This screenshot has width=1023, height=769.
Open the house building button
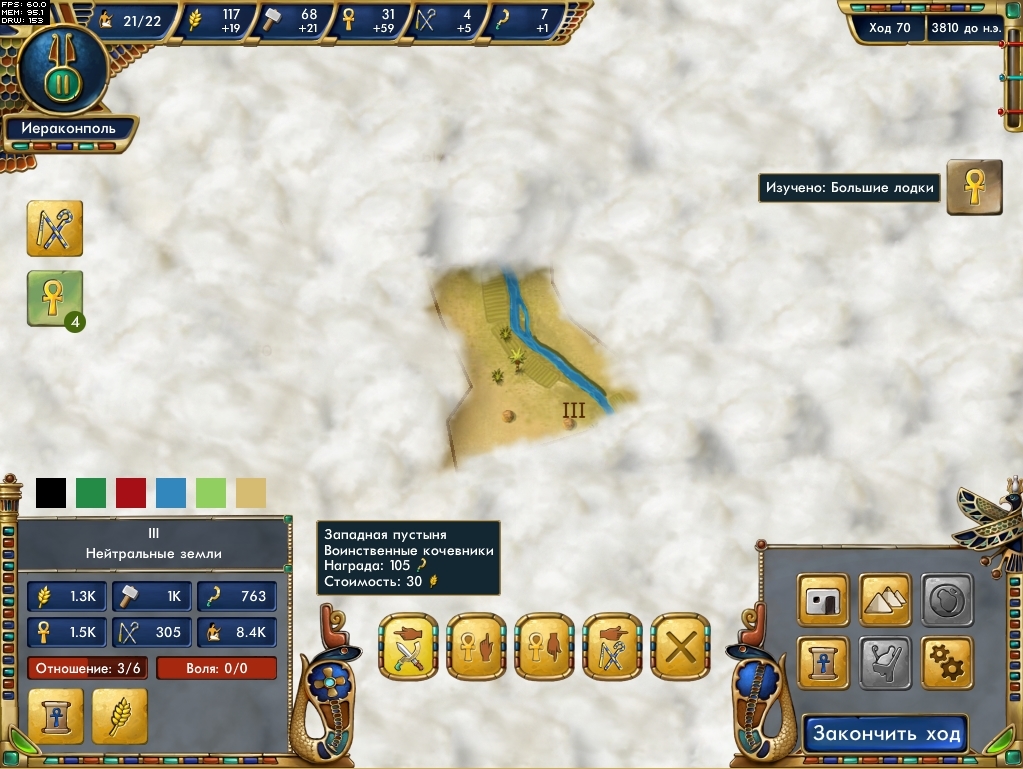824,600
